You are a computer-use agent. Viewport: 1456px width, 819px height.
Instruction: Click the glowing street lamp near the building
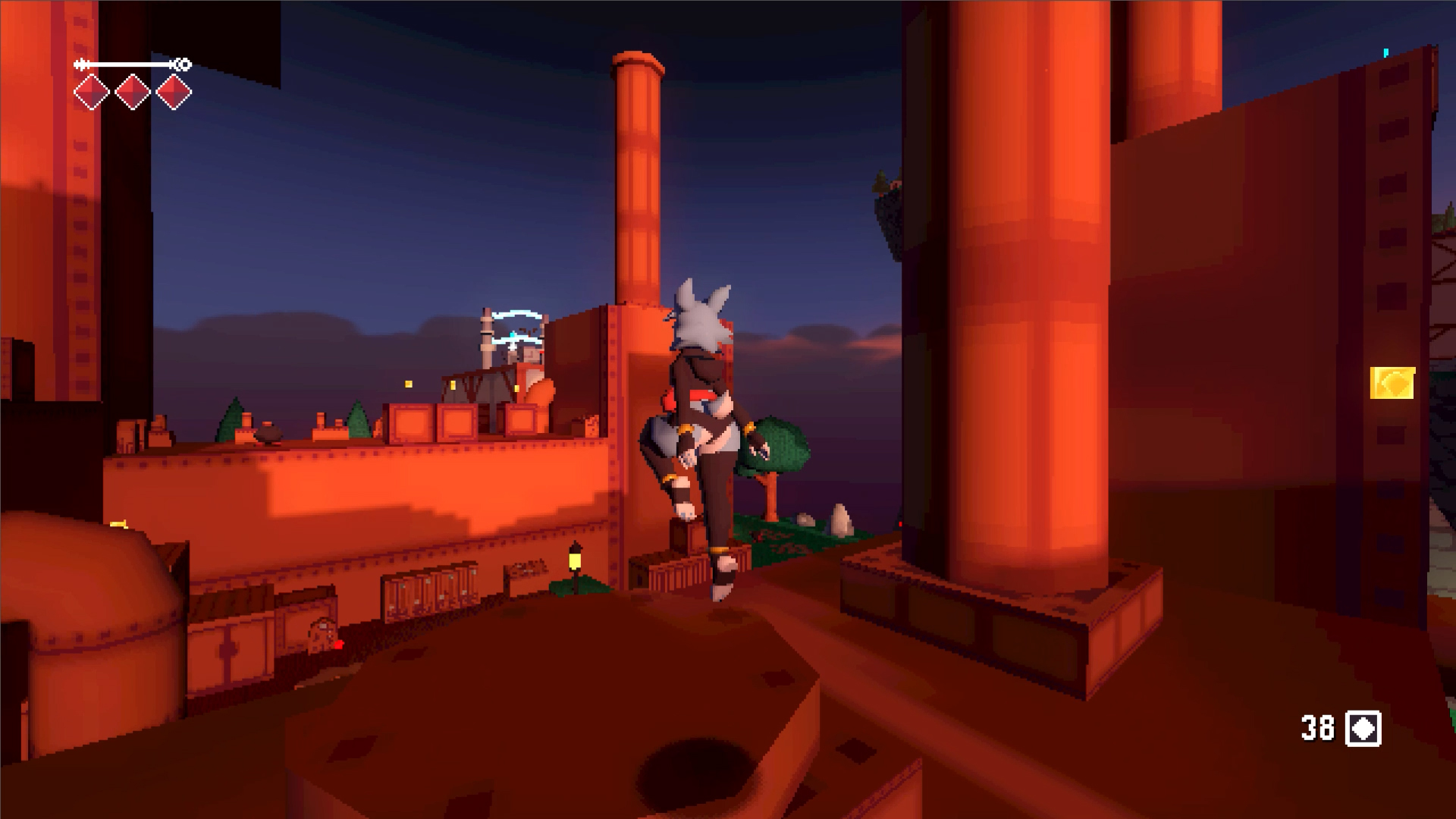pyautogui.click(x=574, y=561)
